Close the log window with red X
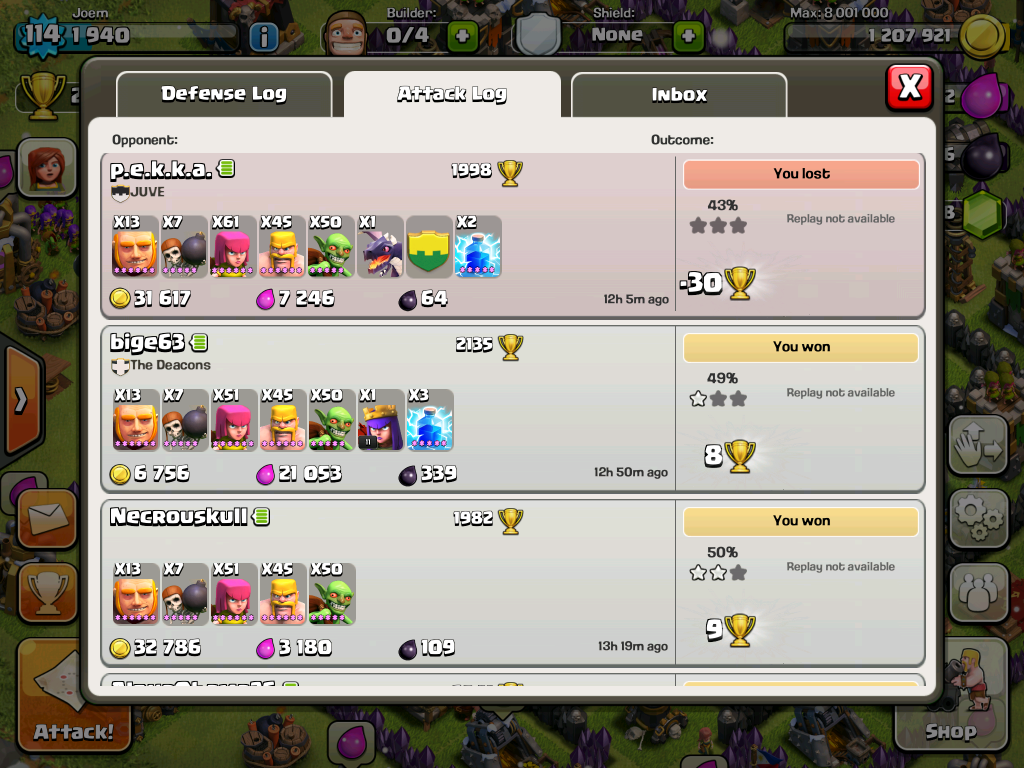This screenshot has width=1024, height=768. [x=909, y=87]
